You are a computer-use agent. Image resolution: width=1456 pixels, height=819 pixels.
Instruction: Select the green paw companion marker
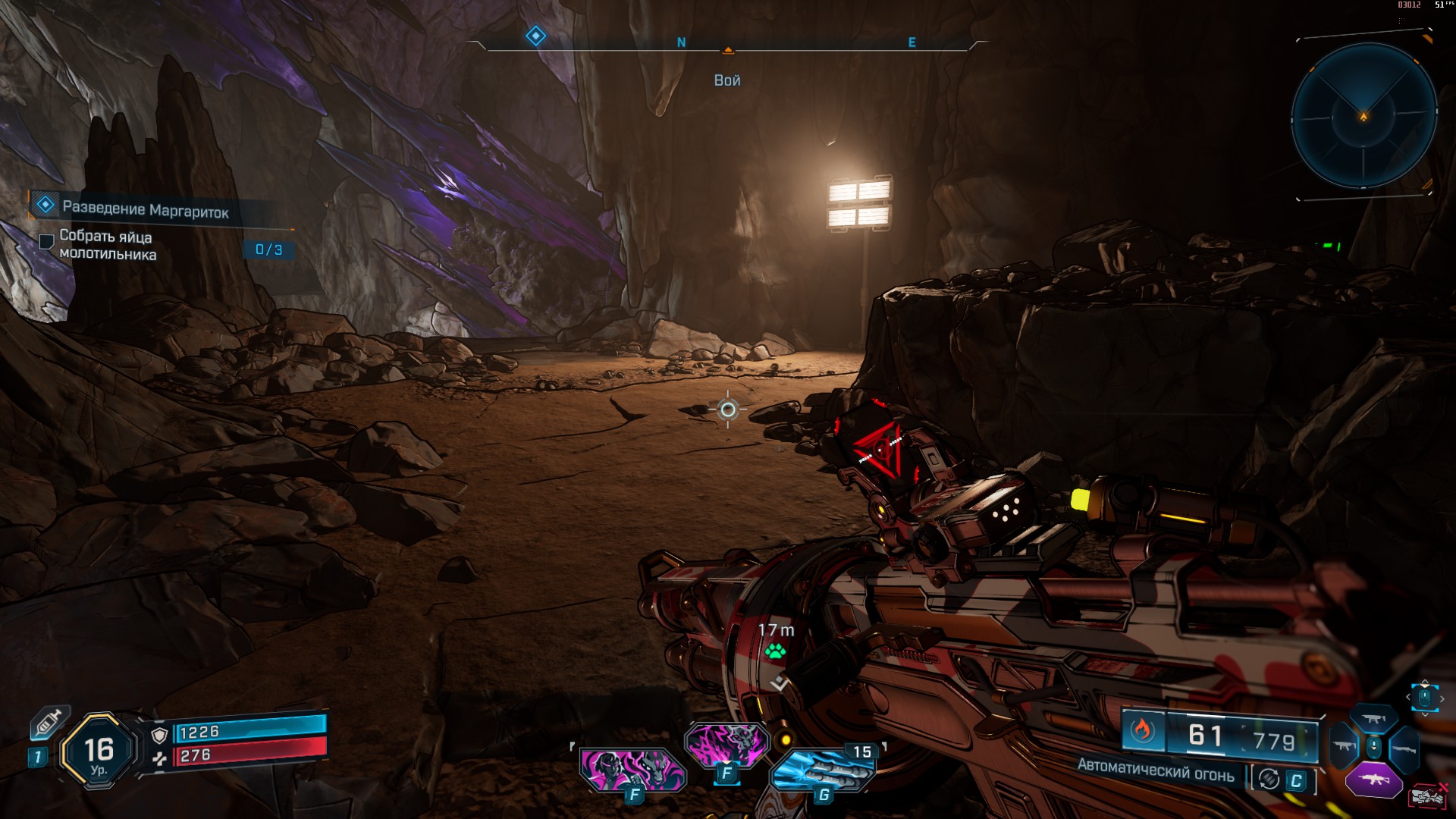[775, 651]
